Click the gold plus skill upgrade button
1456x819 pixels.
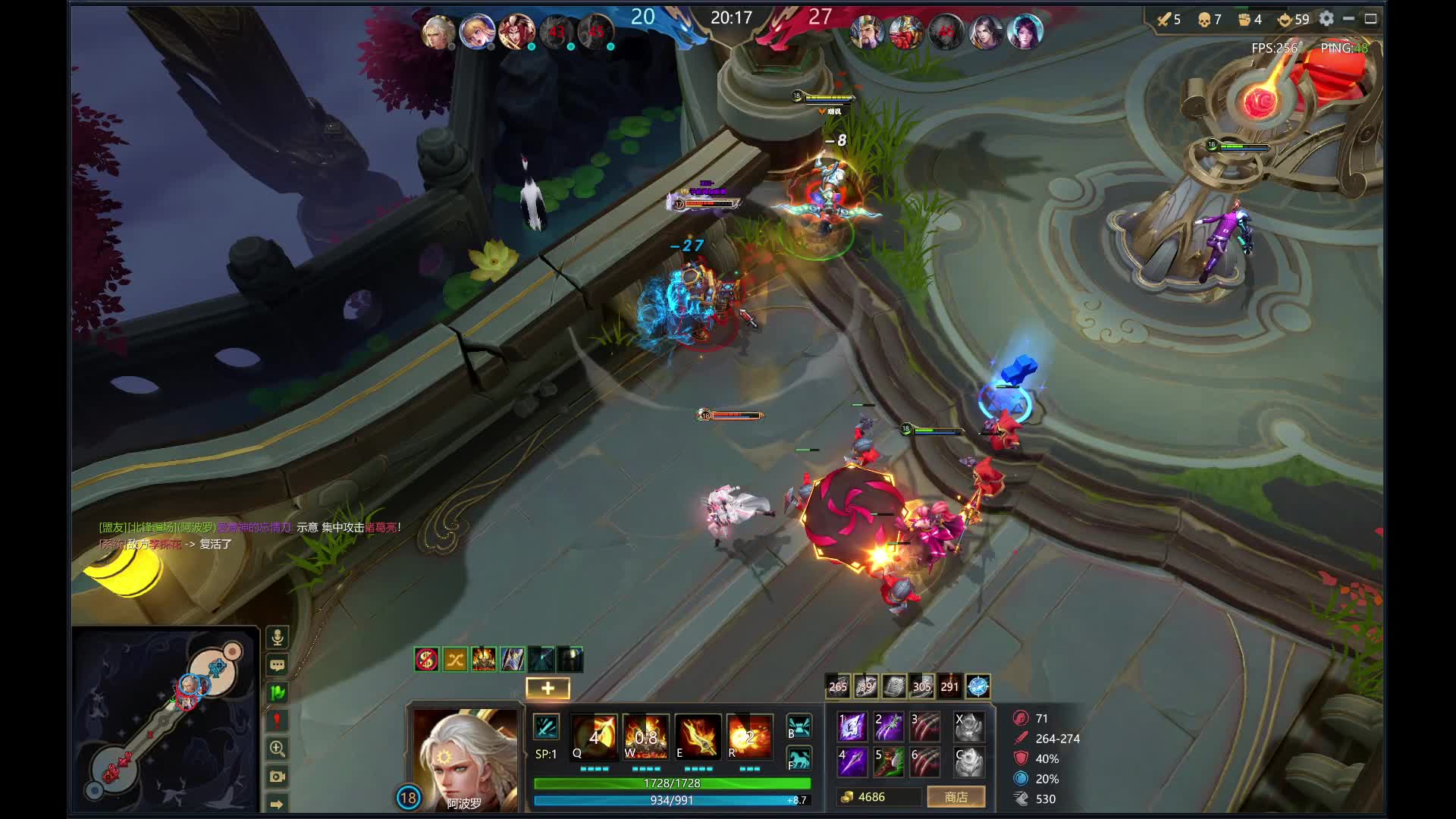click(548, 688)
